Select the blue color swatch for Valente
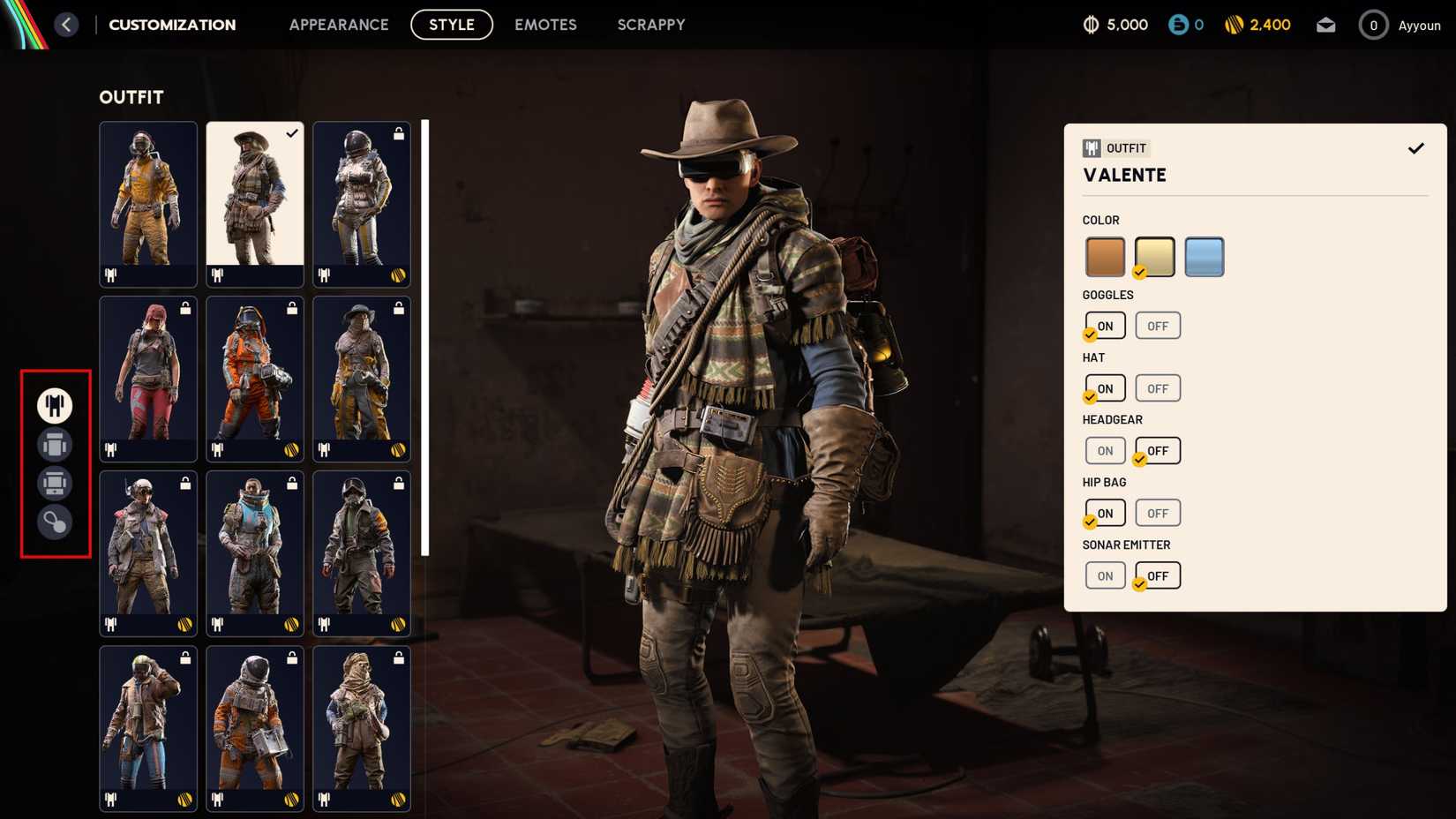The height and width of the screenshot is (819, 1456). [x=1204, y=256]
